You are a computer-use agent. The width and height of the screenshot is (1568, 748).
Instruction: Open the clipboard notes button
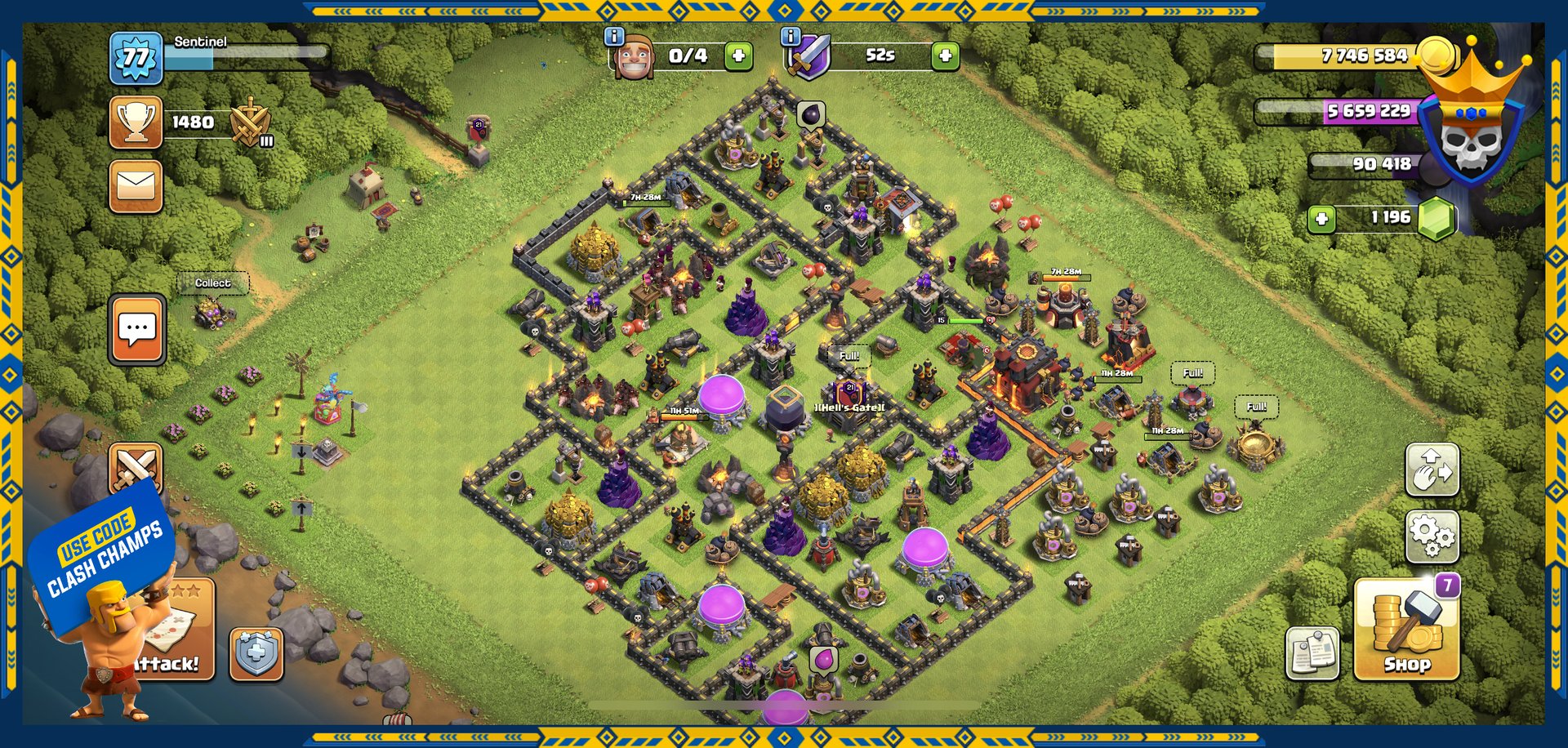click(1312, 652)
